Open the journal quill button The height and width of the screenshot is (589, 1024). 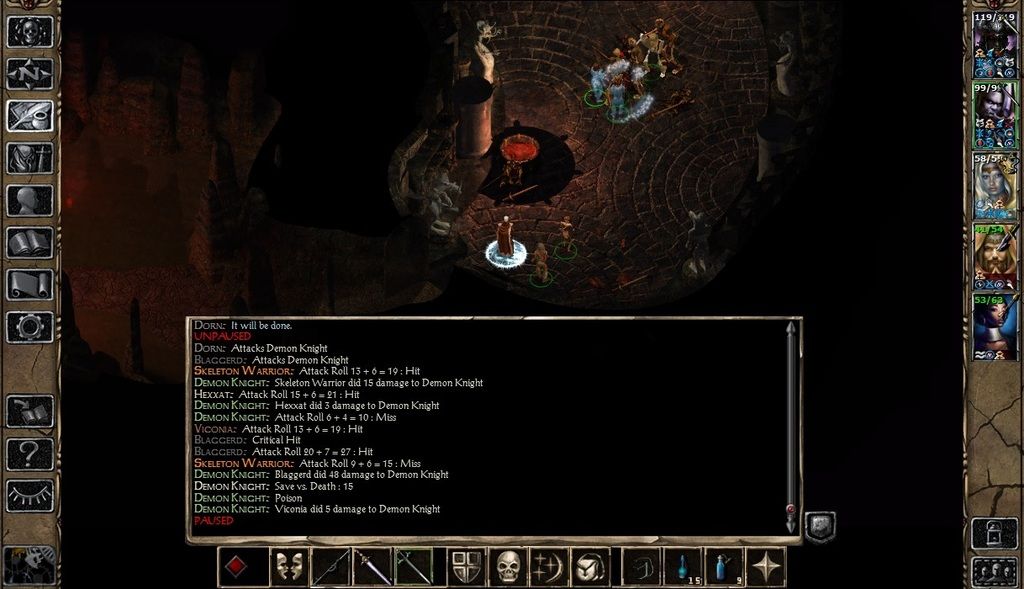pos(30,115)
